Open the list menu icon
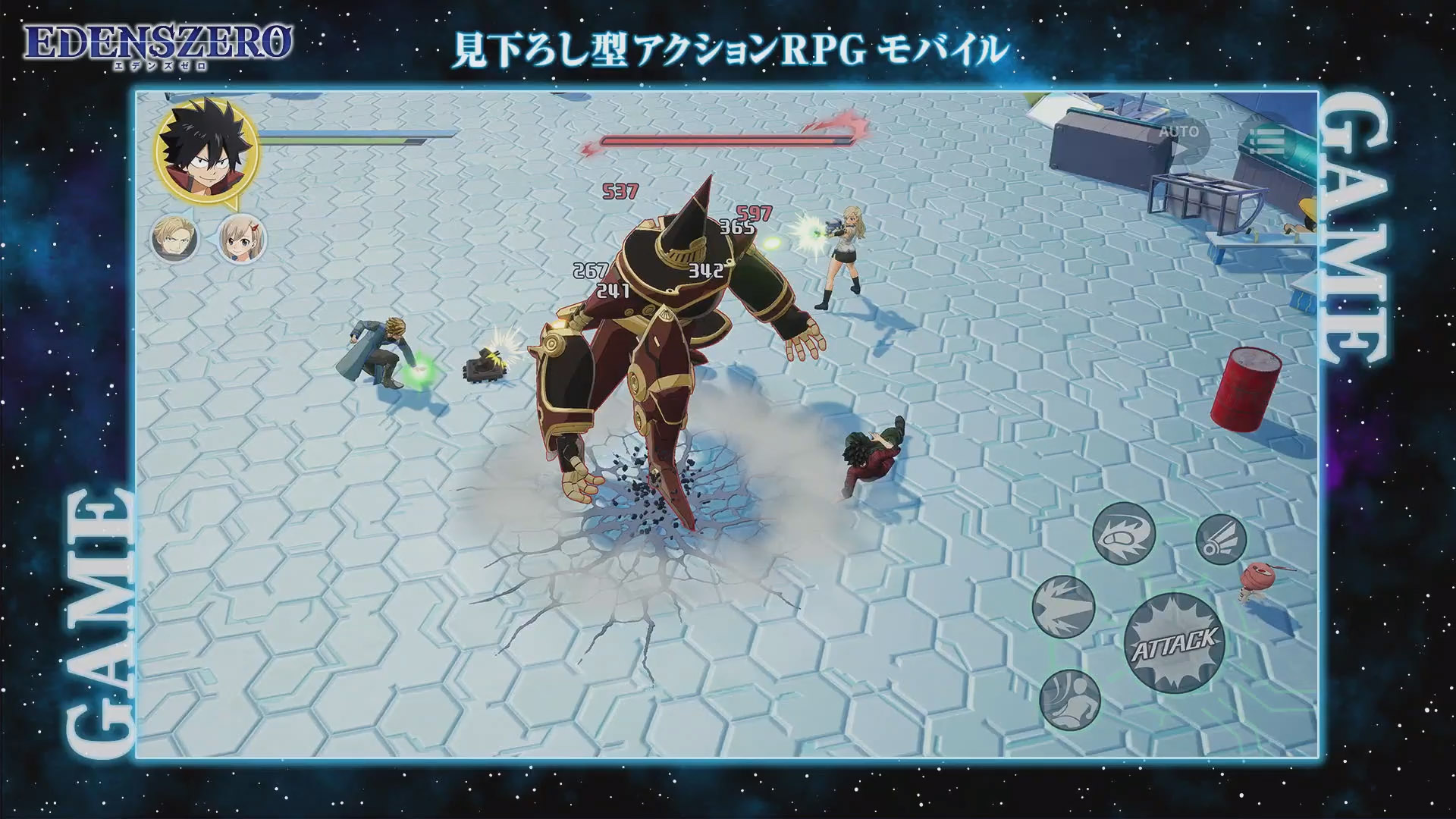 coord(1266,140)
